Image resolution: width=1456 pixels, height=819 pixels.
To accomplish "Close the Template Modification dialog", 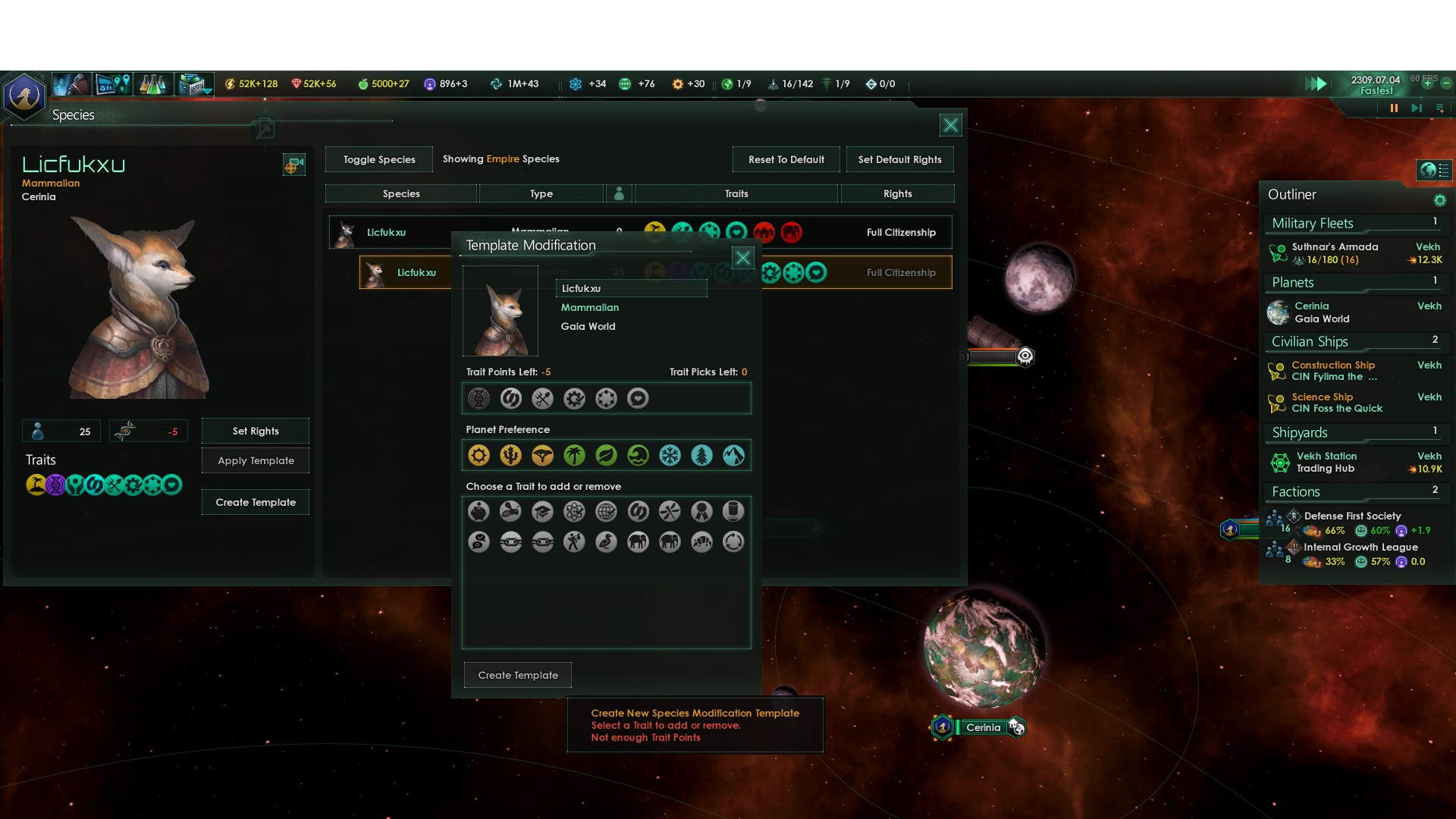I will tap(743, 258).
